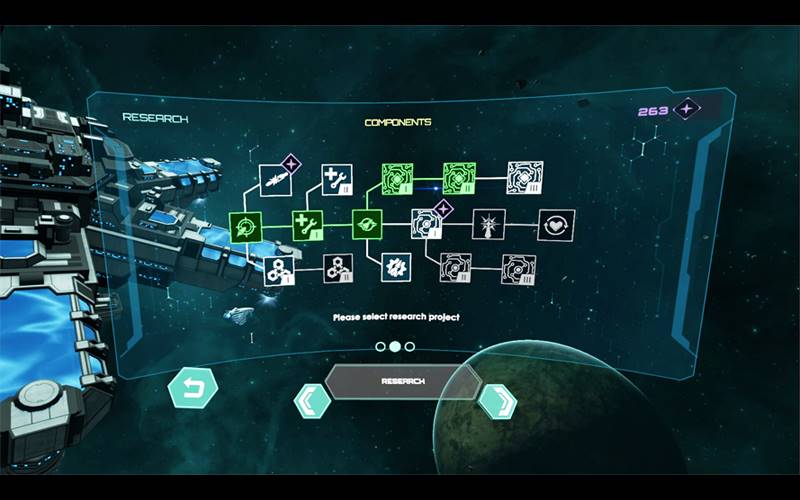
Task: Select the green target reticle research node
Action: (x=245, y=226)
